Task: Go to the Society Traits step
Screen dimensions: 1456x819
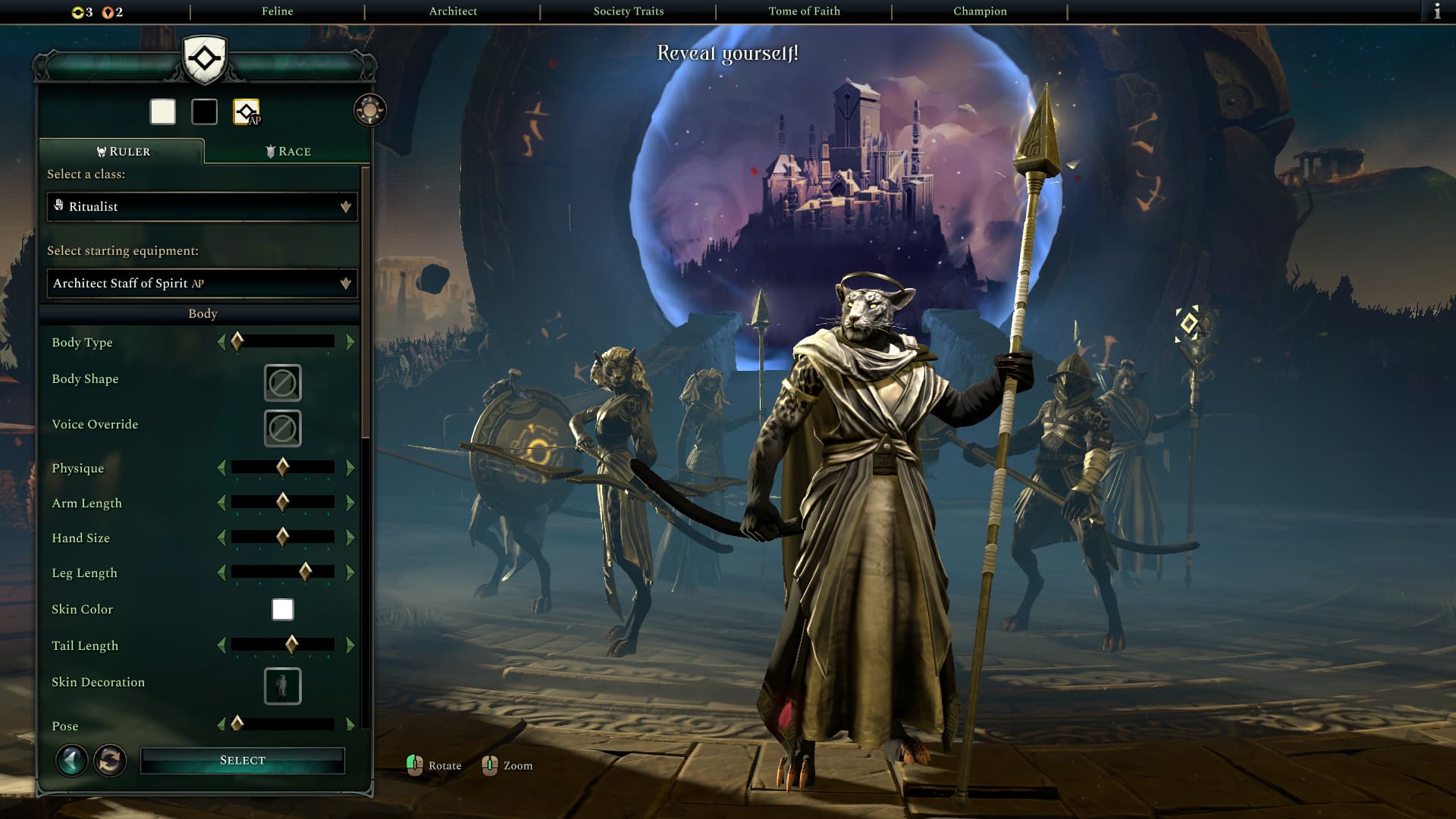Action: [x=628, y=11]
